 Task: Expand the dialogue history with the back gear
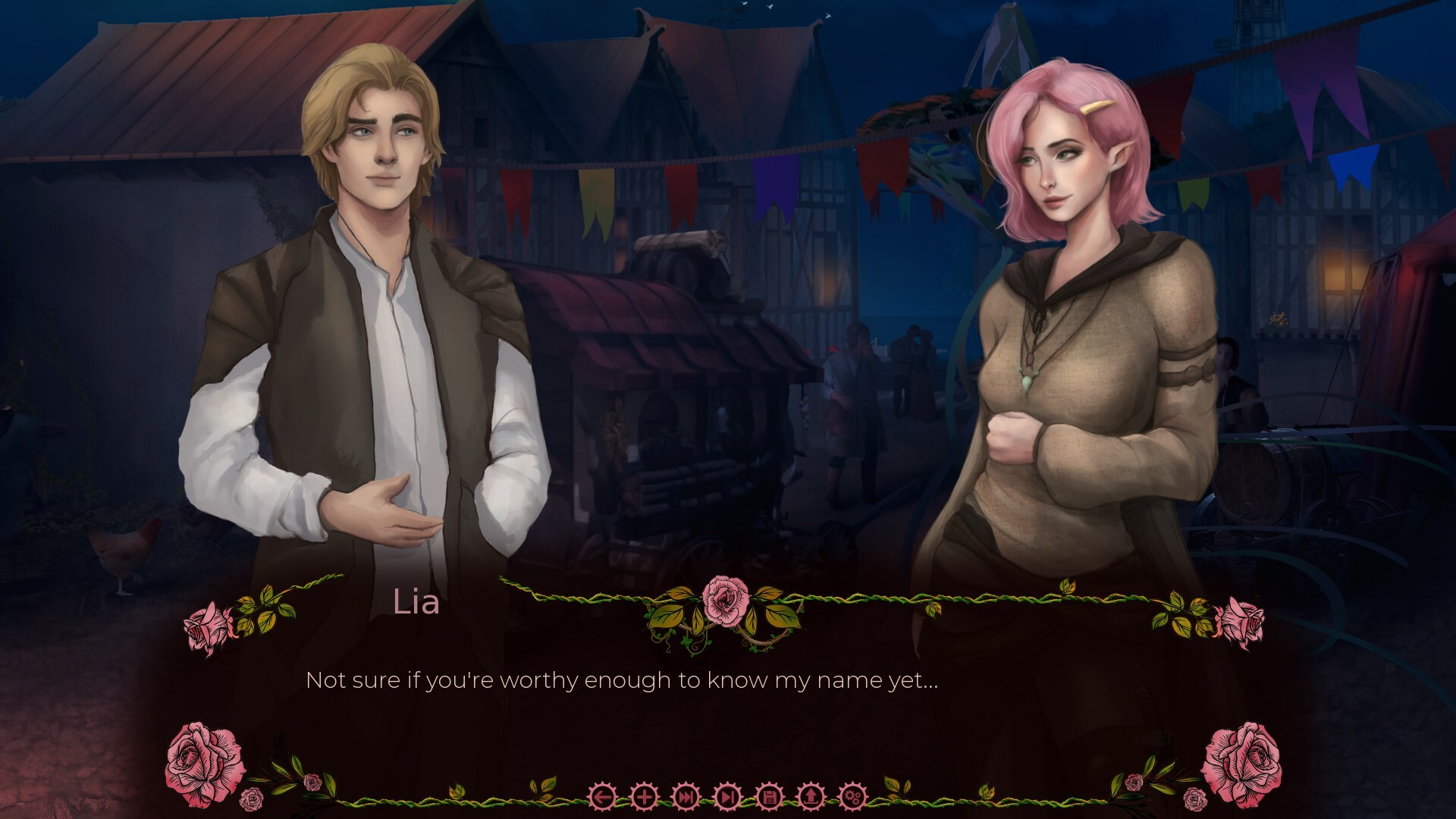coord(603,798)
